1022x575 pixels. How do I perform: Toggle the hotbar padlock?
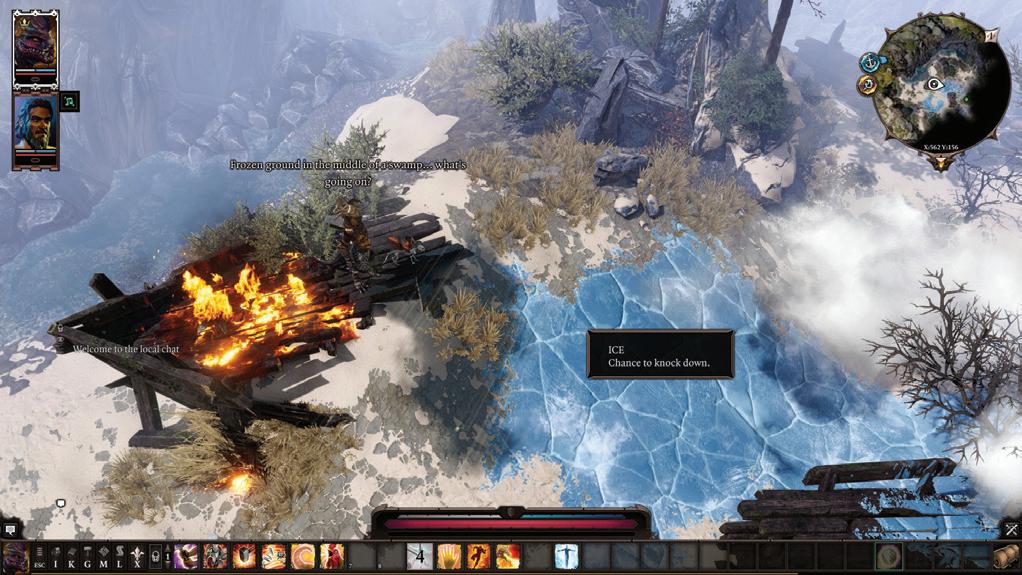pos(155,556)
